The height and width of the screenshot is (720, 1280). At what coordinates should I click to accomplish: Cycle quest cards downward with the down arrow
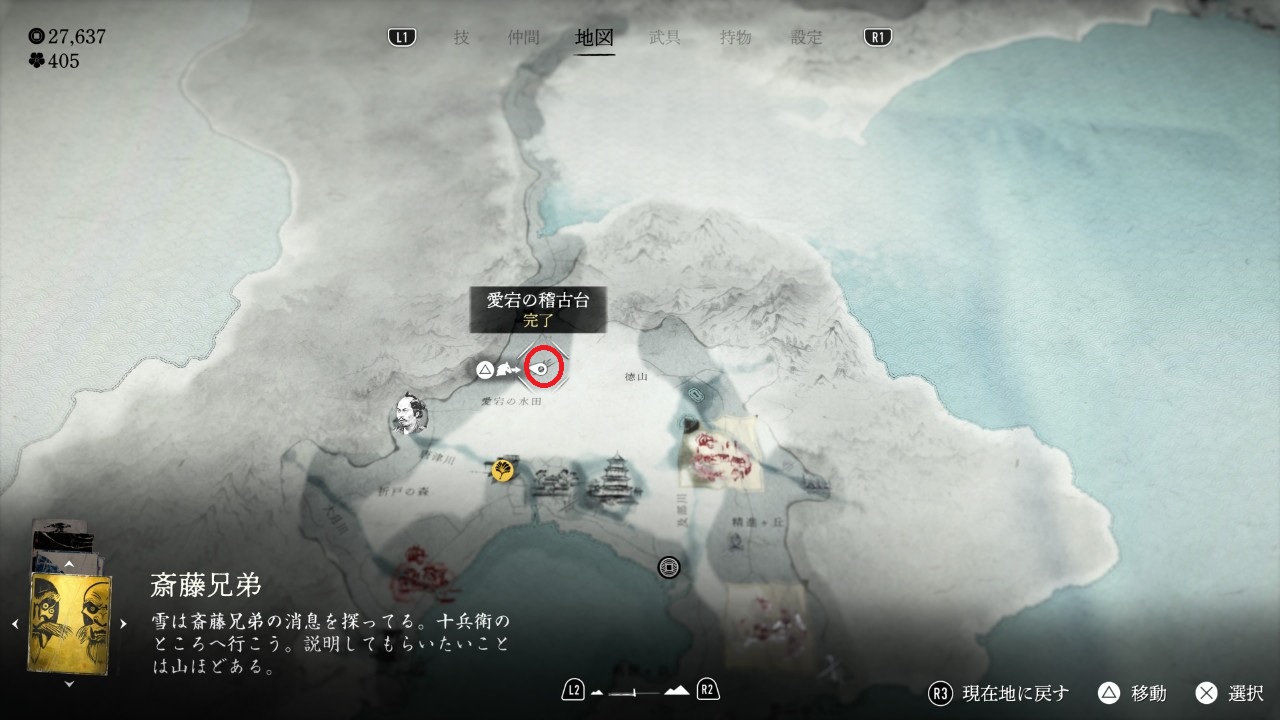click(x=69, y=684)
